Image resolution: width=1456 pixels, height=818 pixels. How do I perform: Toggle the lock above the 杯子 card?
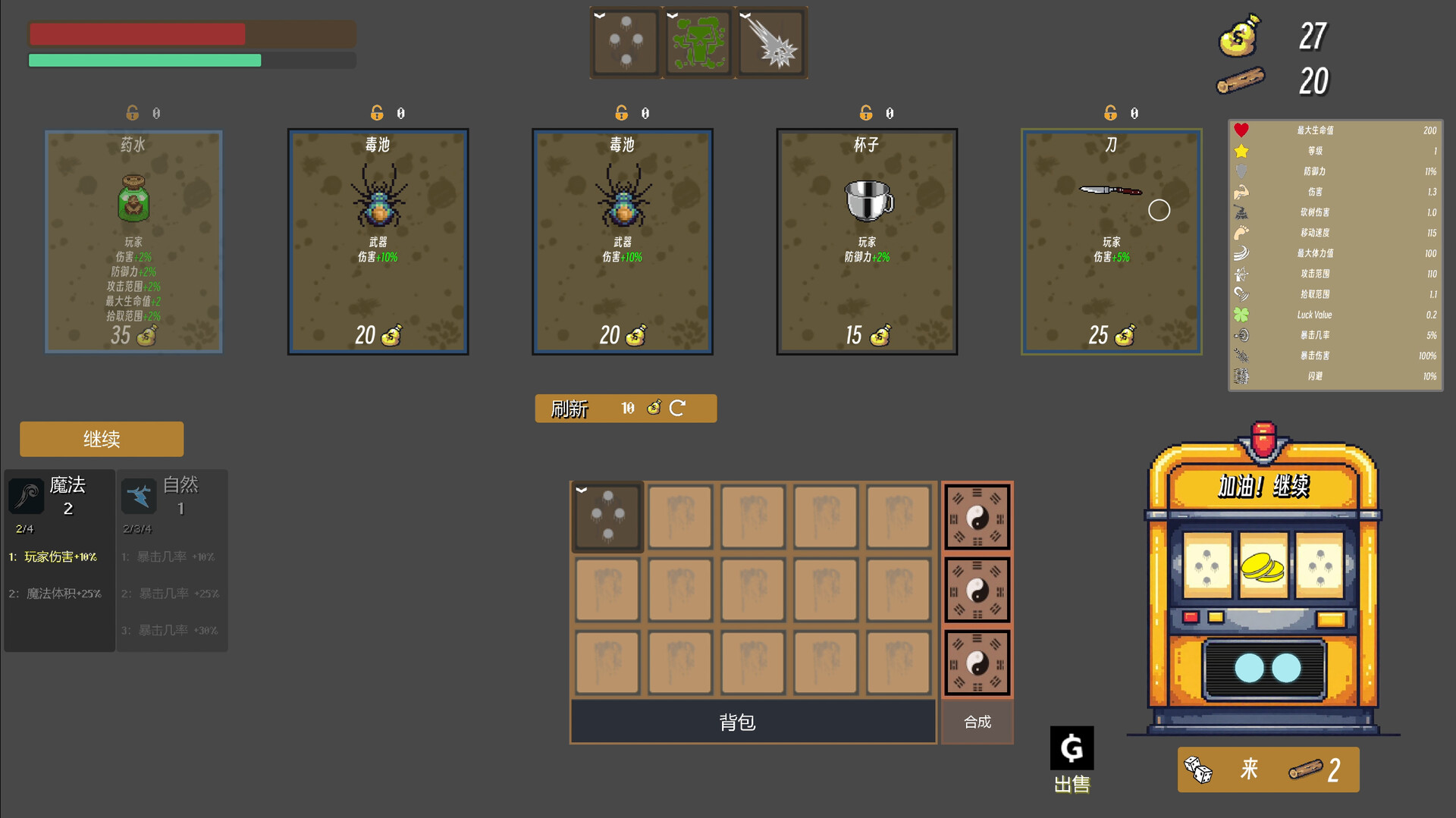865,111
